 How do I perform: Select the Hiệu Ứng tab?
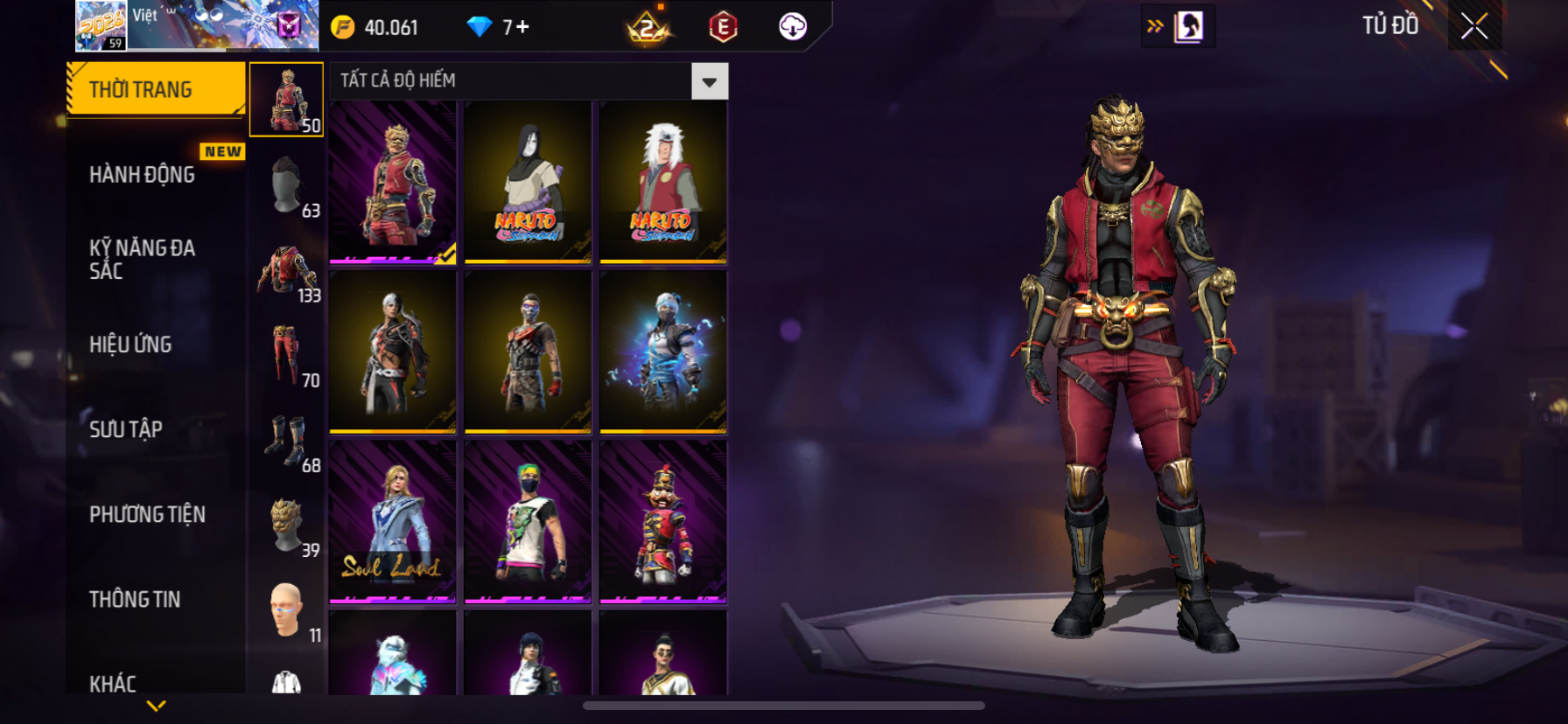tap(130, 345)
